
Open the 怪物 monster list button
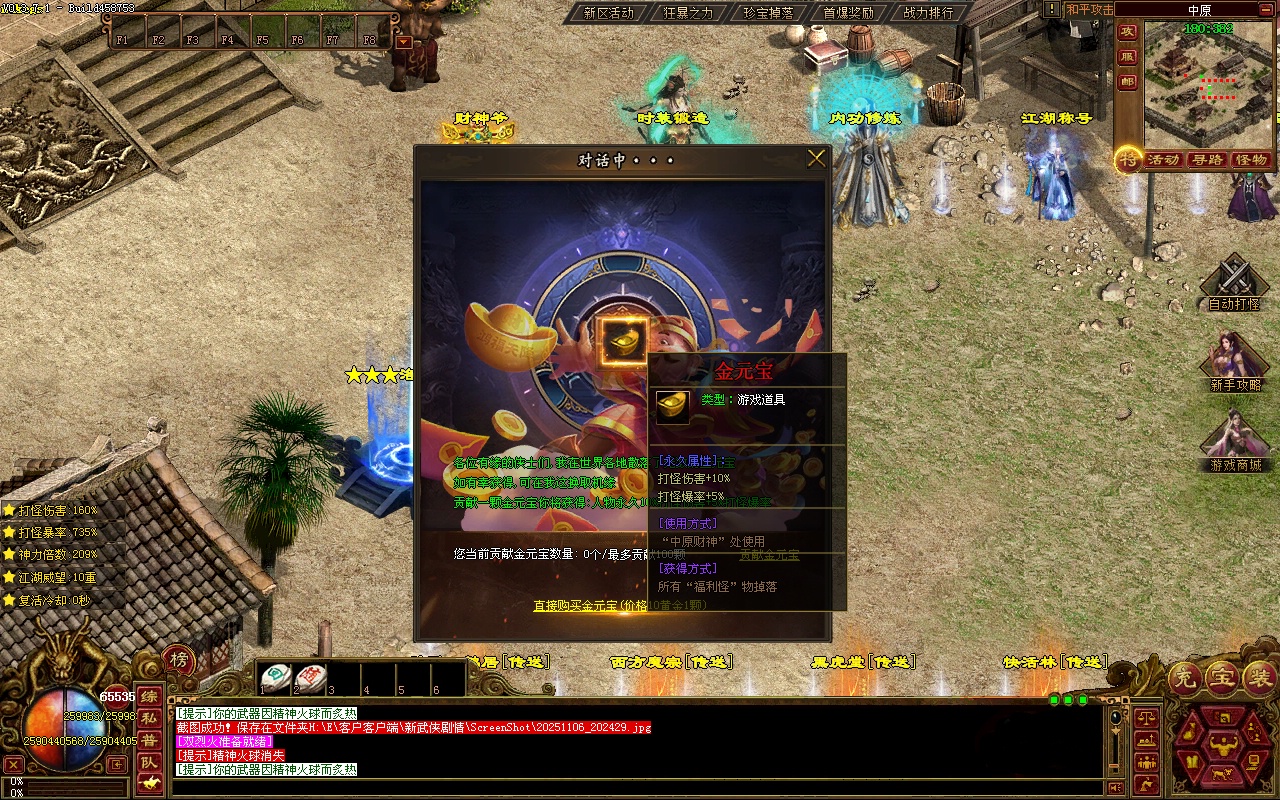click(1251, 160)
